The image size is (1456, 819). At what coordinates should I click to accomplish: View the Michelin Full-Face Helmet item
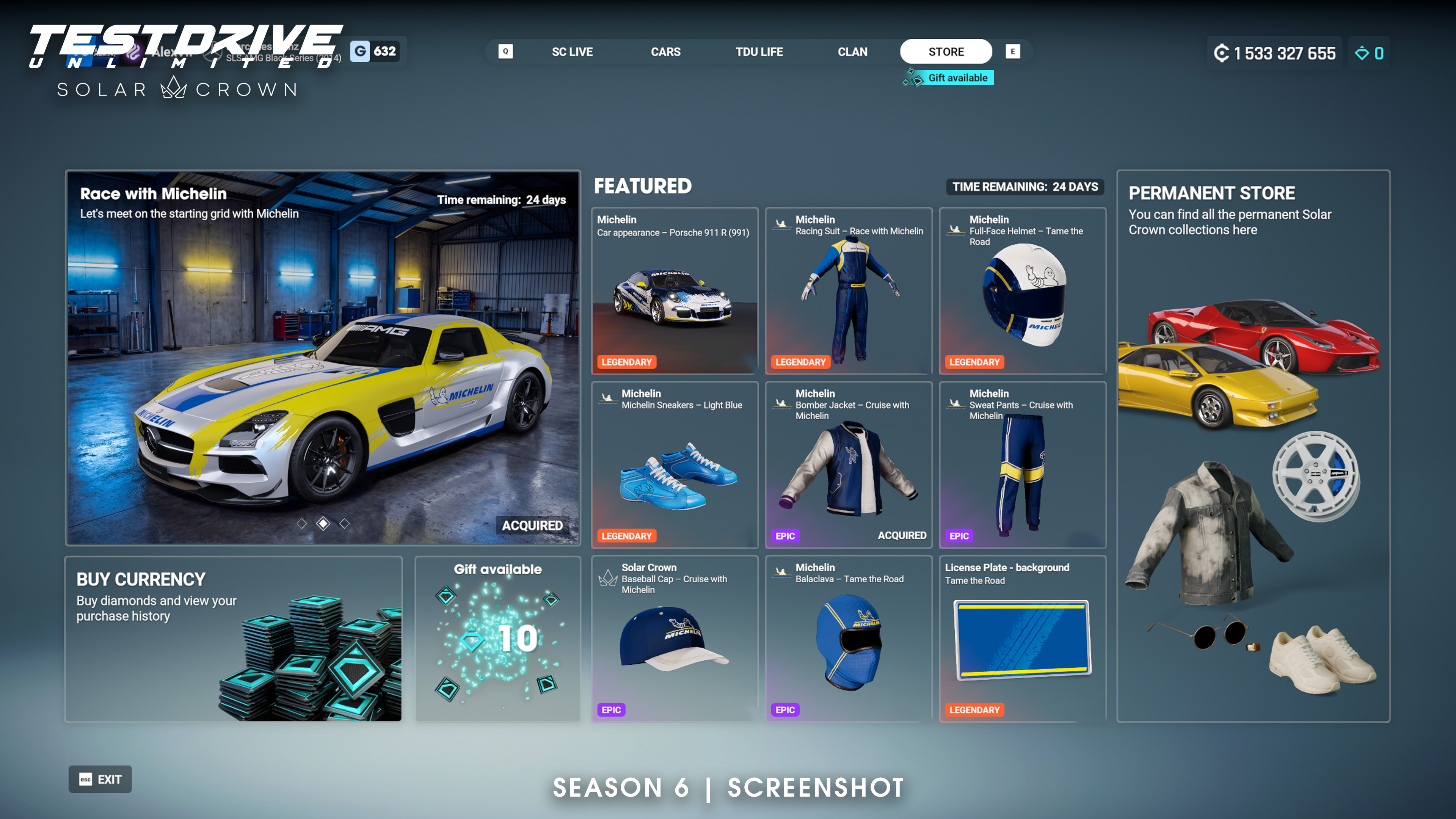tap(1022, 291)
